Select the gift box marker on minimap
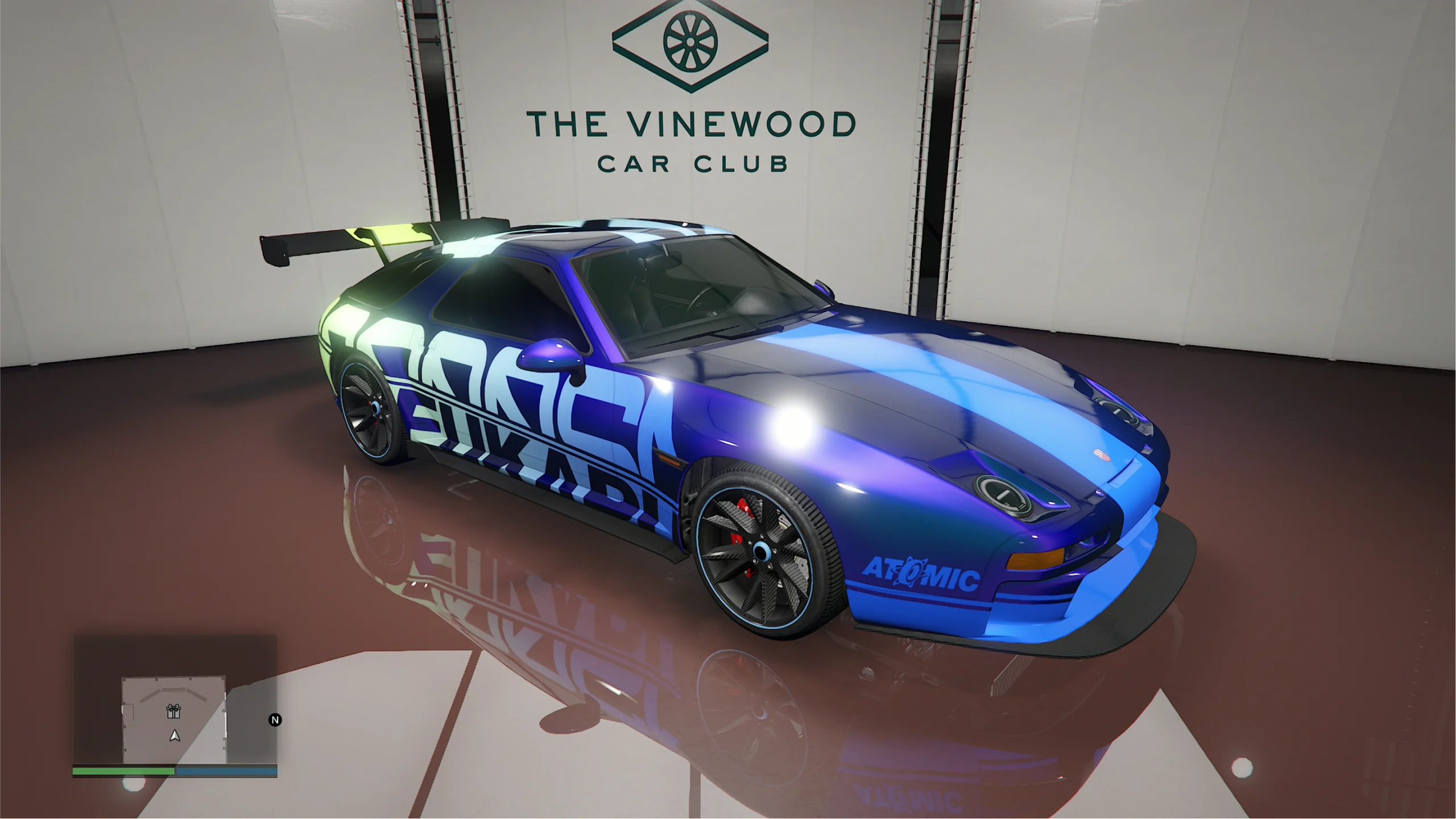Screen dimensions: 1456x819 [x=173, y=711]
